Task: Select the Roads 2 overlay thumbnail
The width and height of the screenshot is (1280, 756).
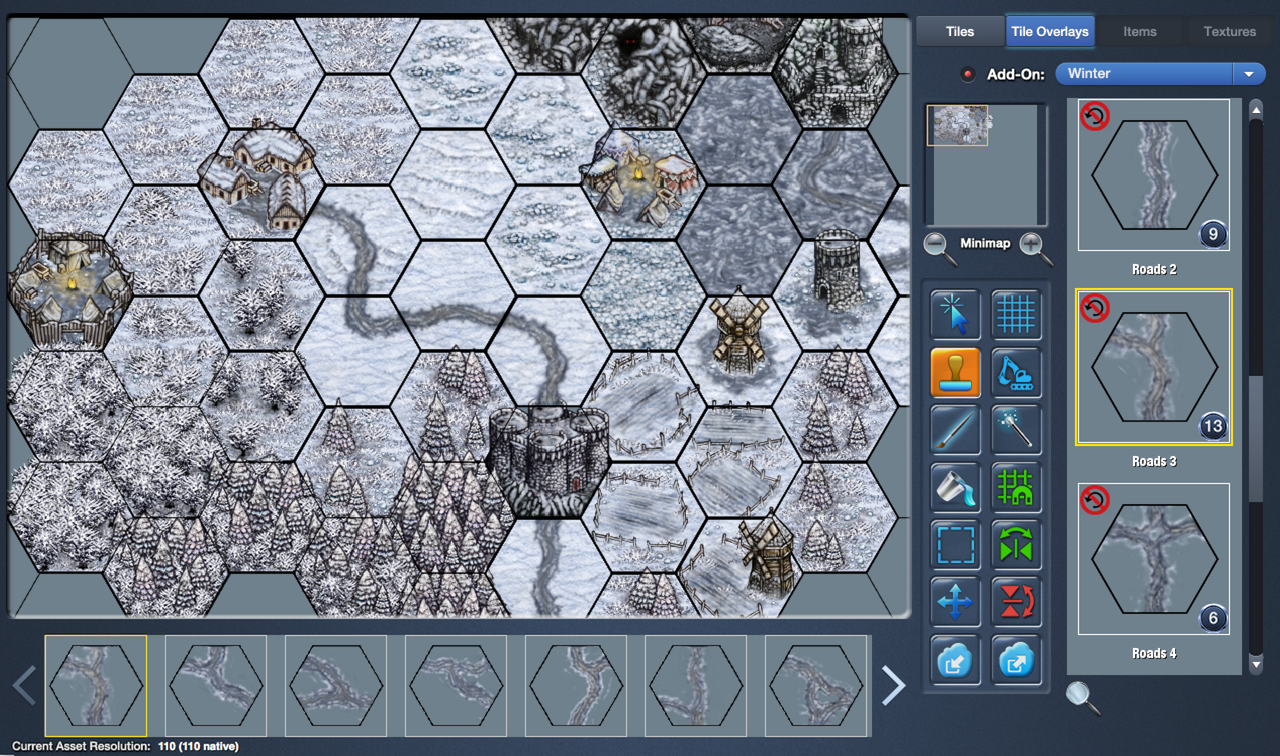Action: pyautogui.click(x=1153, y=175)
